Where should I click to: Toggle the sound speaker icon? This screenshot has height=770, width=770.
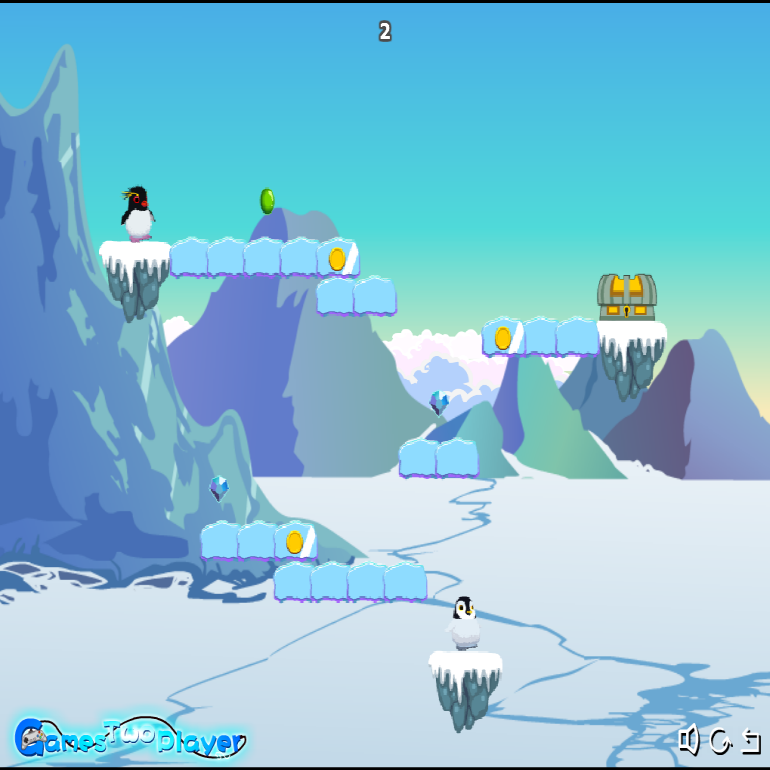coord(688,740)
